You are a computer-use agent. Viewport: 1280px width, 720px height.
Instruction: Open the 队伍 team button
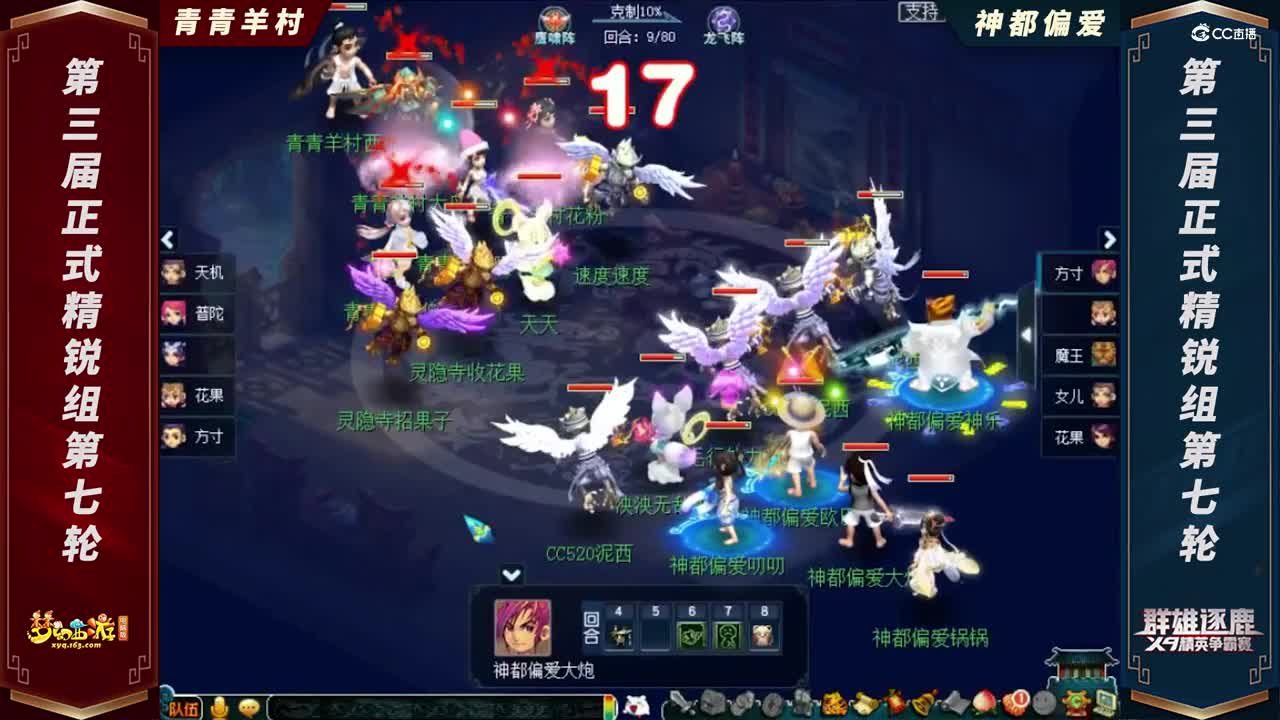tap(183, 707)
